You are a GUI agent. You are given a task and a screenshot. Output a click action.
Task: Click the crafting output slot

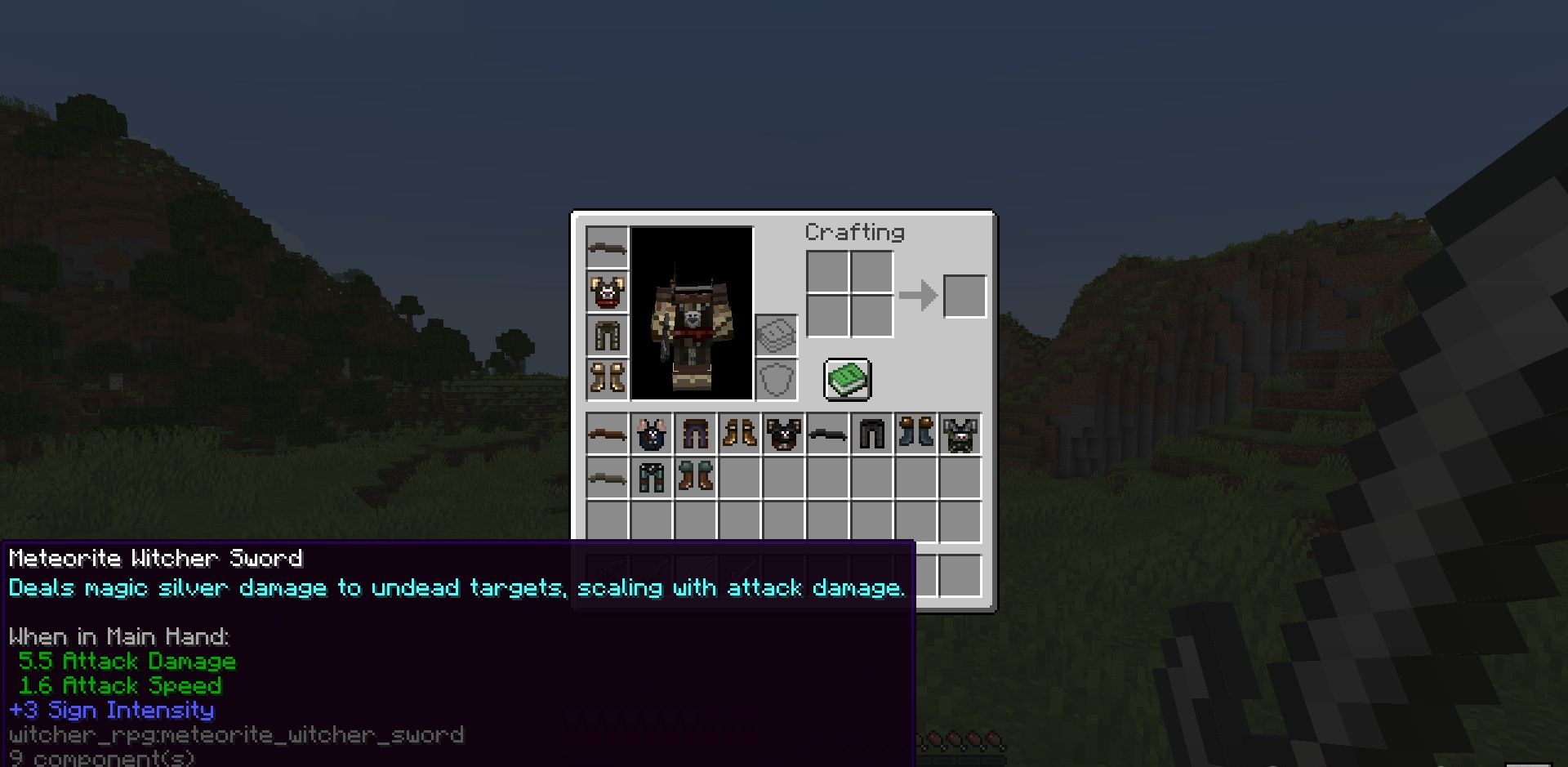pyautogui.click(x=964, y=296)
